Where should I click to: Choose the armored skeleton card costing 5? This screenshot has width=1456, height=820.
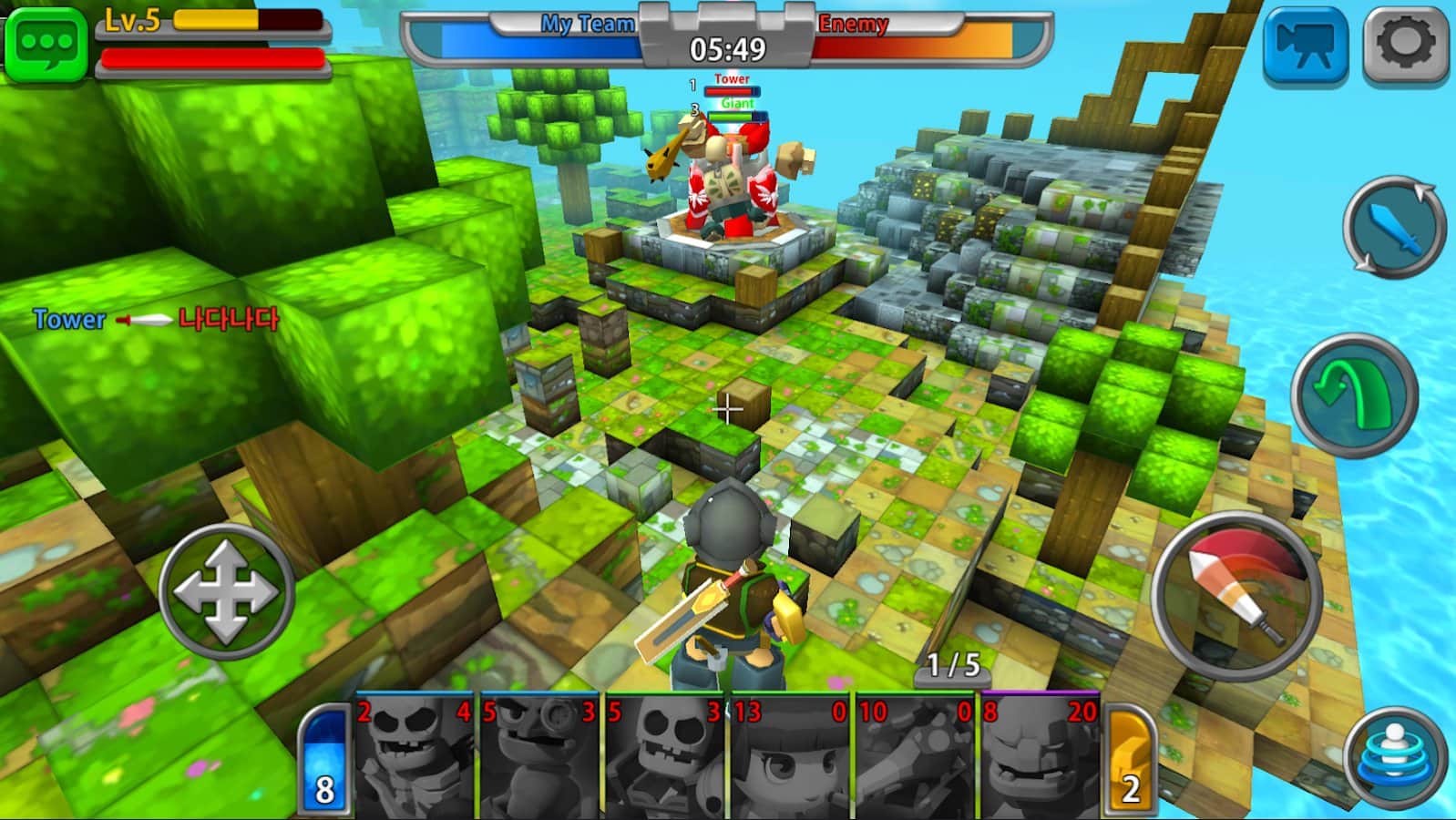tap(665, 758)
